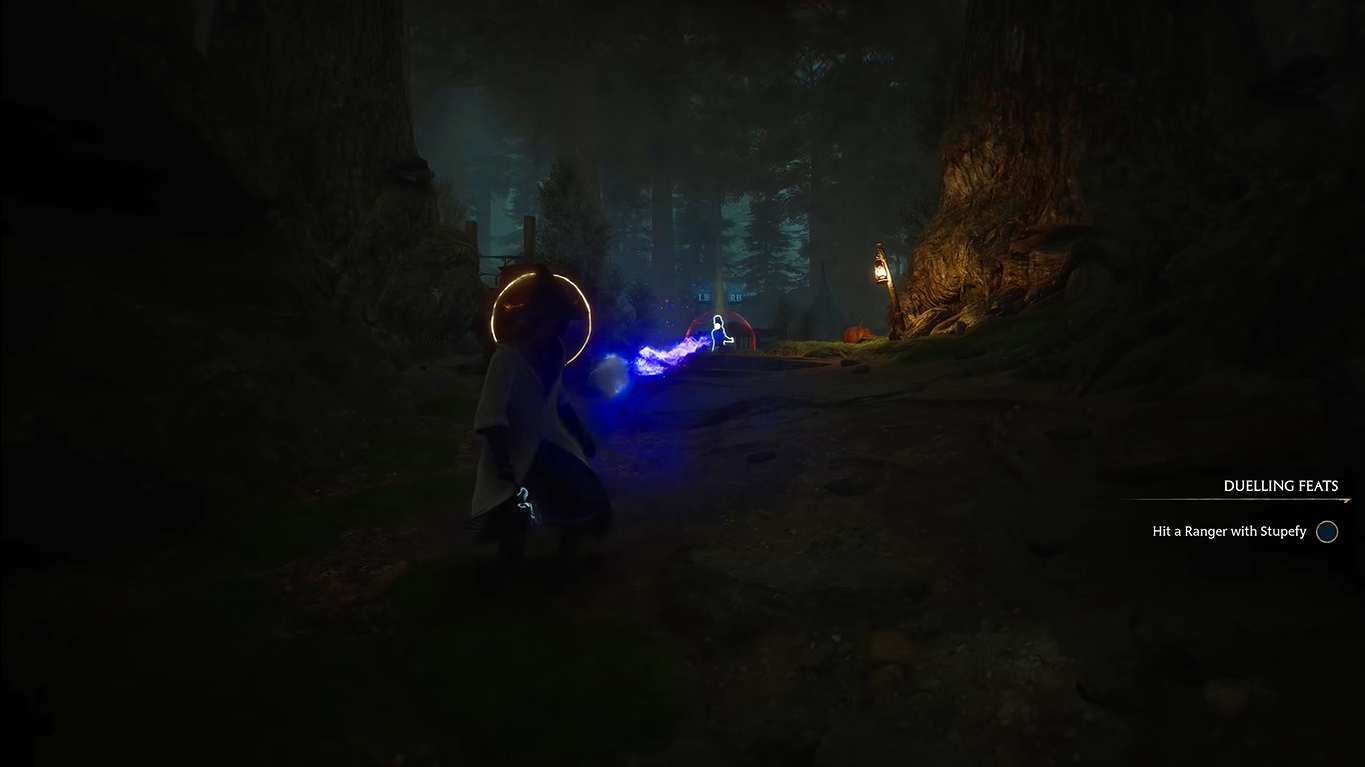Select the Duelling Feats tracker header
Image resolution: width=1365 pixels, height=767 pixels.
(1280, 486)
